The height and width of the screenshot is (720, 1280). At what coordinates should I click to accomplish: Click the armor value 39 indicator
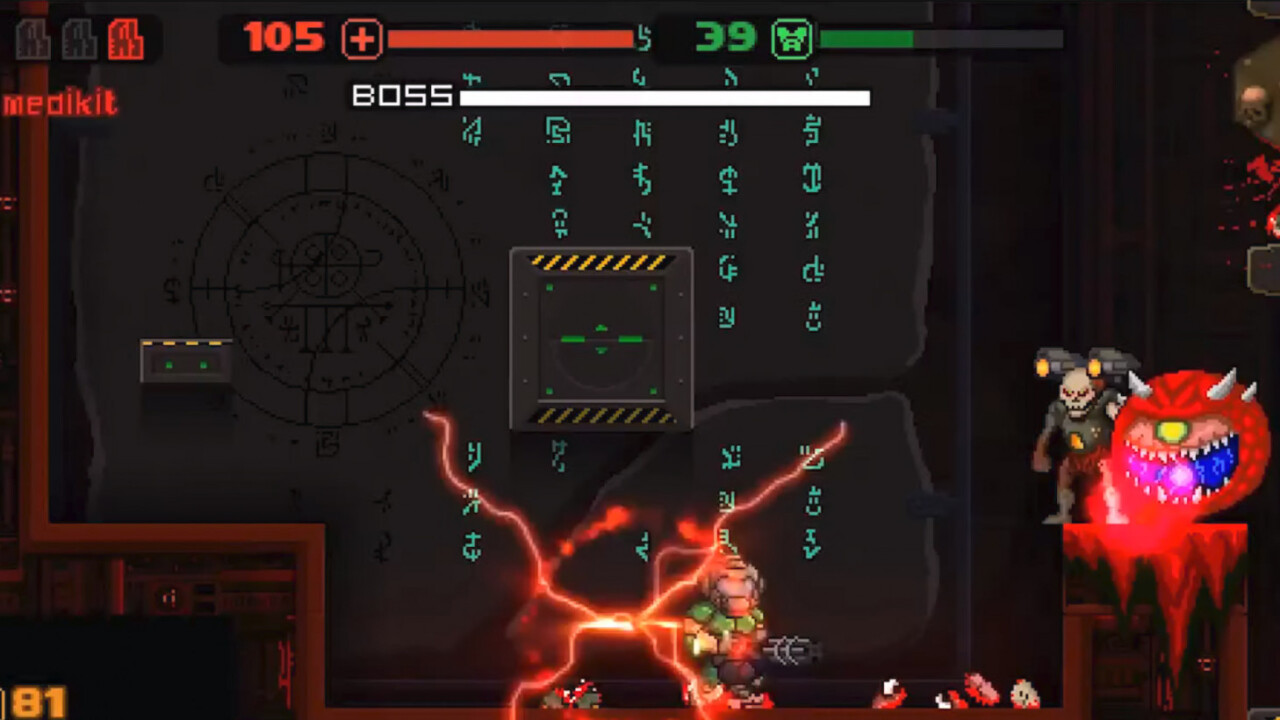(725, 38)
